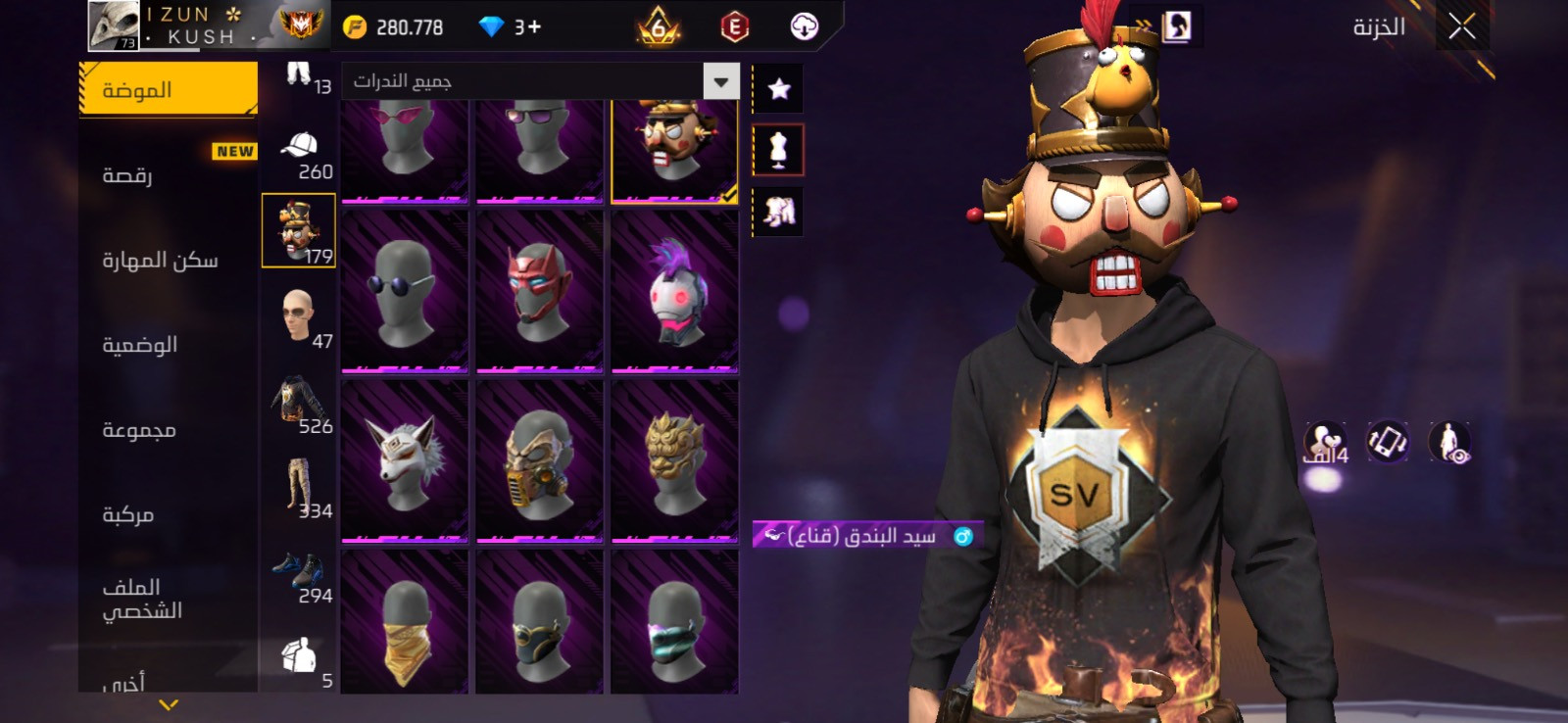Select the الوضعية pose tab

pos(140,345)
